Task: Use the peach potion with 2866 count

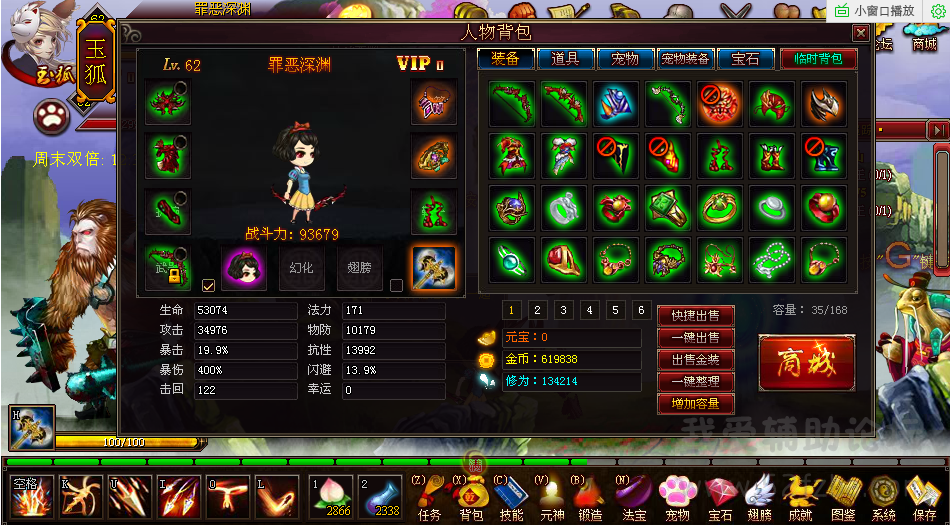Action: coord(330,495)
